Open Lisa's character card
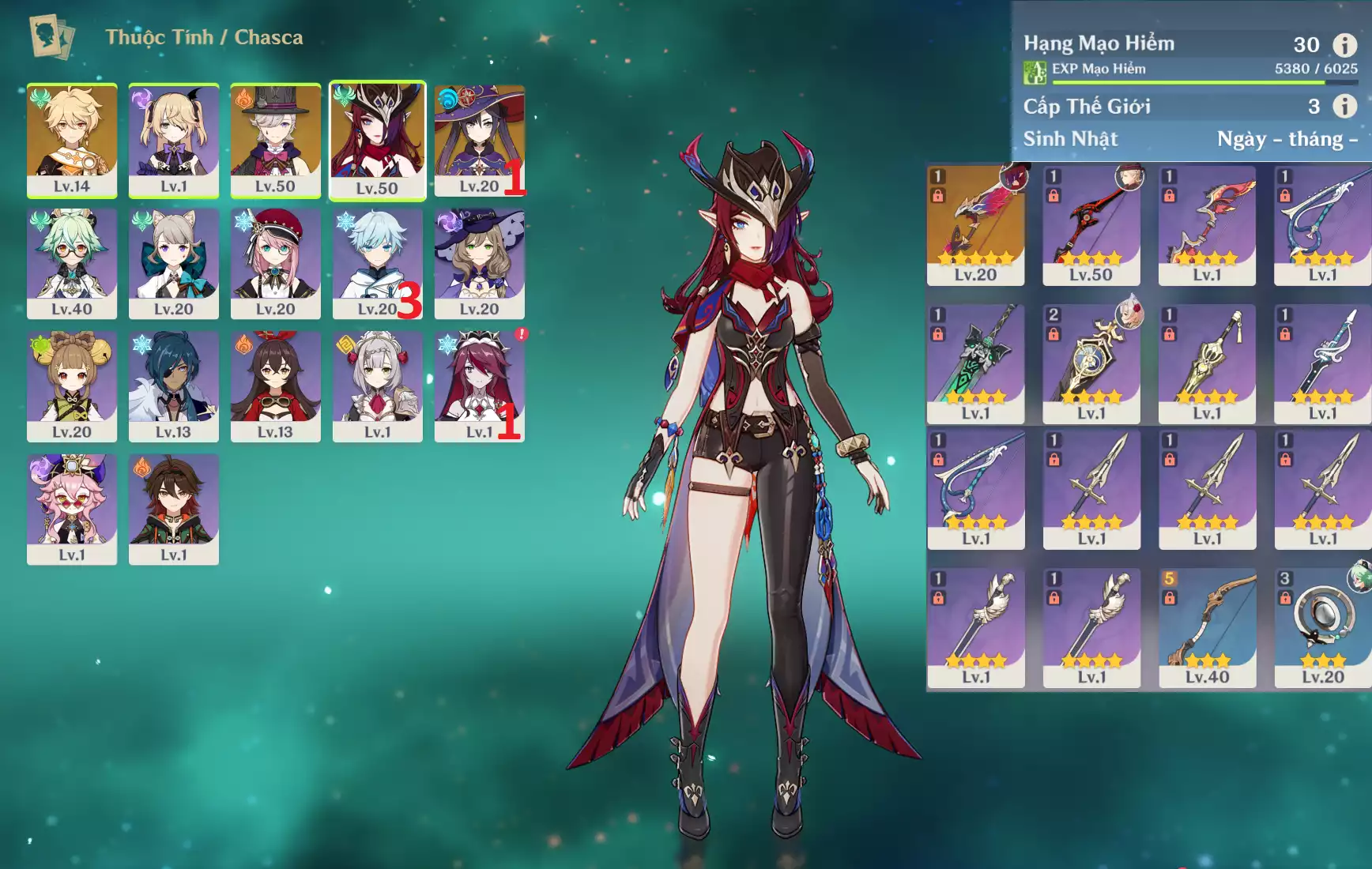The height and width of the screenshot is (869, 1372). (479, 262)
